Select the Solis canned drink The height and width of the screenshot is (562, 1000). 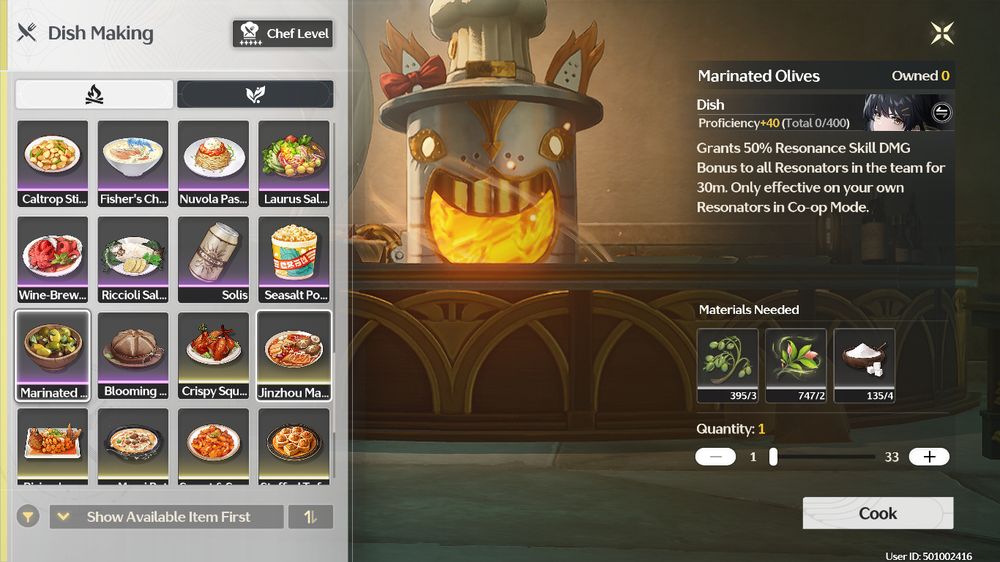coord(213,260)
